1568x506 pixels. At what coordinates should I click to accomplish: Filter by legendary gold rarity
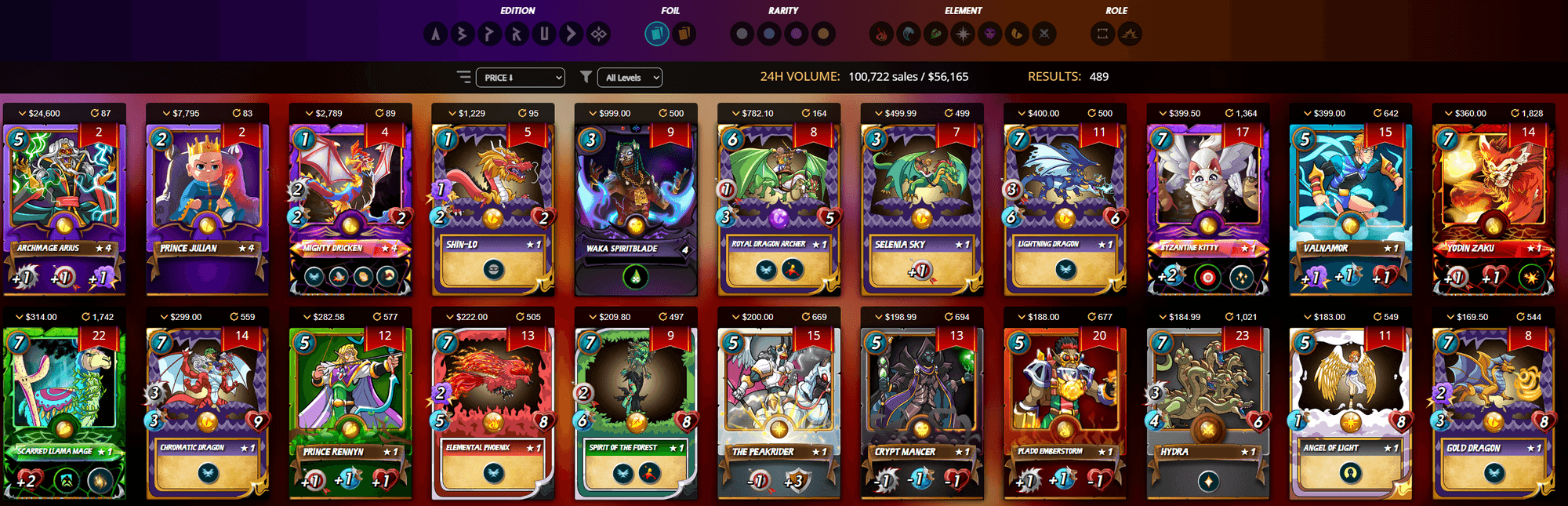click(823, 34)
